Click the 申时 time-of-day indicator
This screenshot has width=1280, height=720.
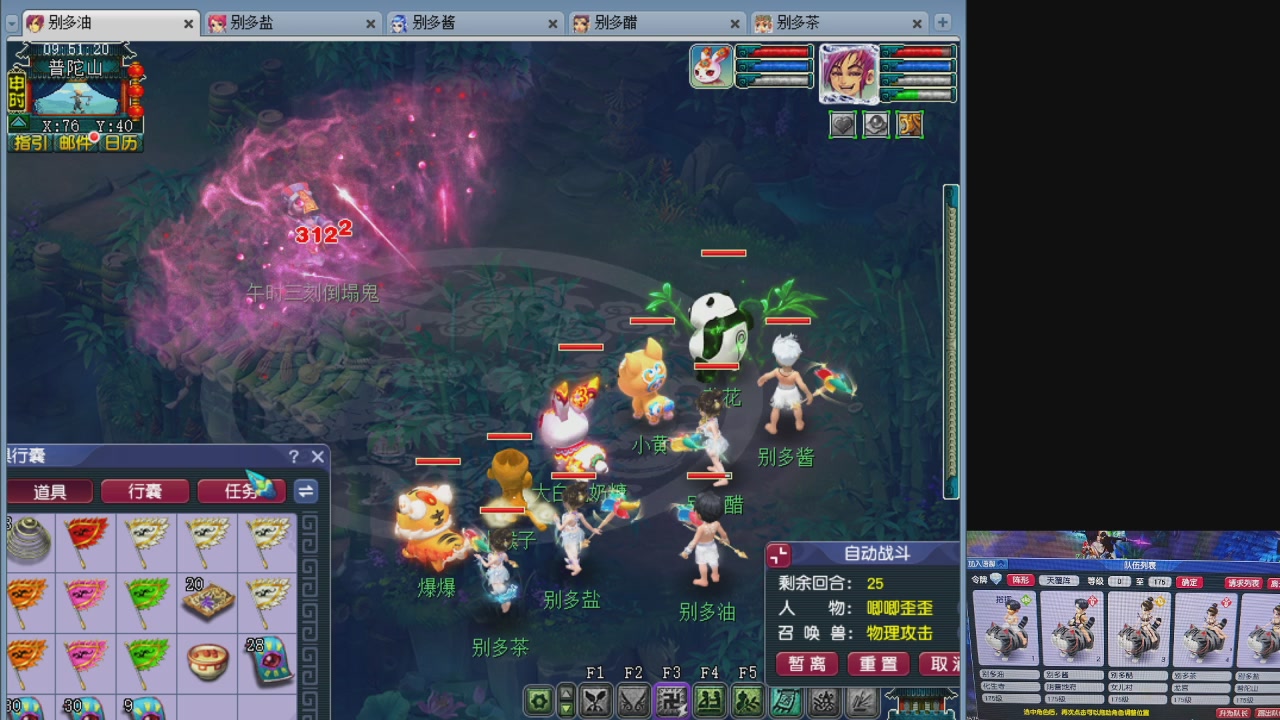click(16, 93)
